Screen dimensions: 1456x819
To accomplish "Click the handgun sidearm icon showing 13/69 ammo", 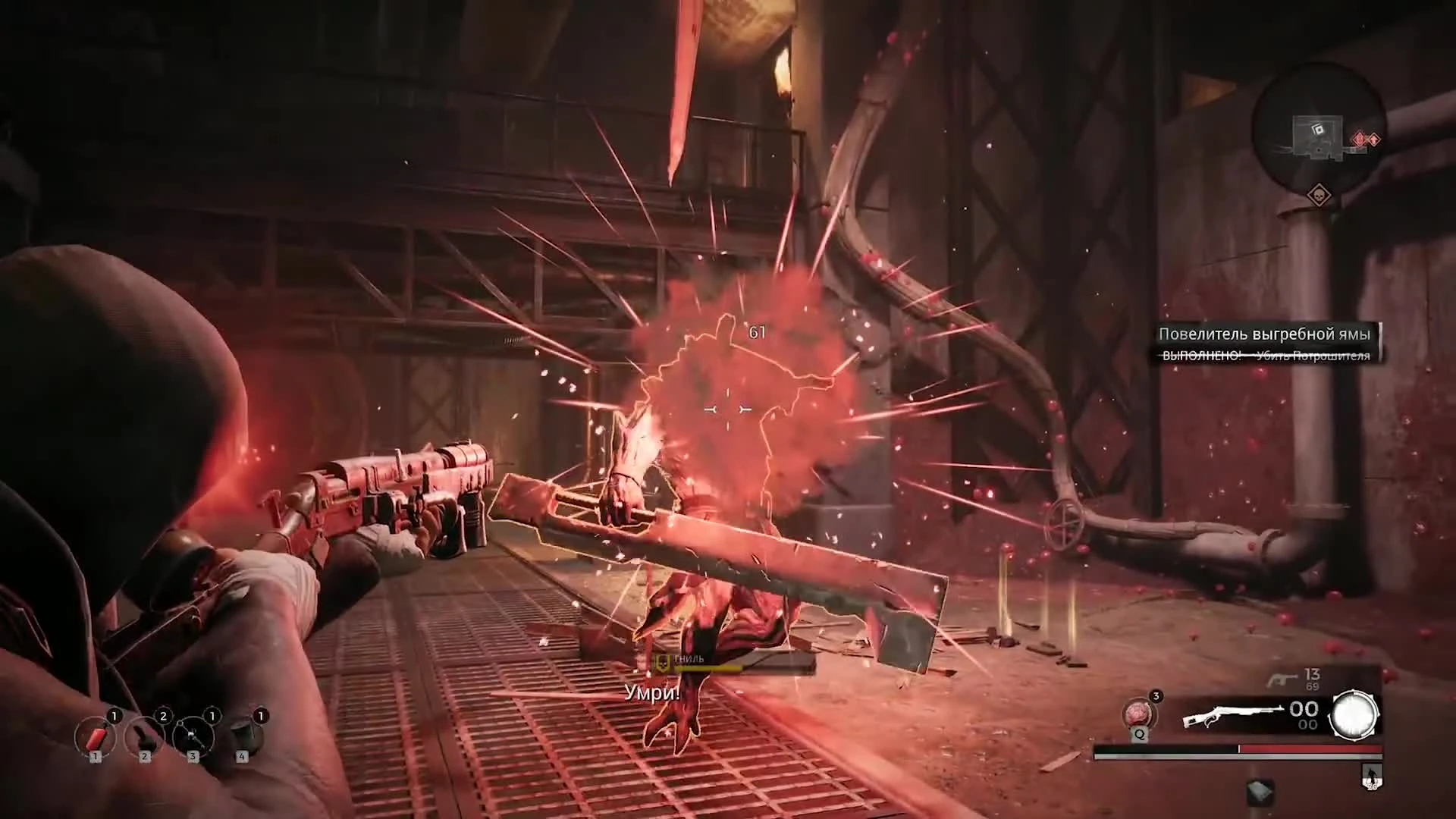I will point(1282,679).
